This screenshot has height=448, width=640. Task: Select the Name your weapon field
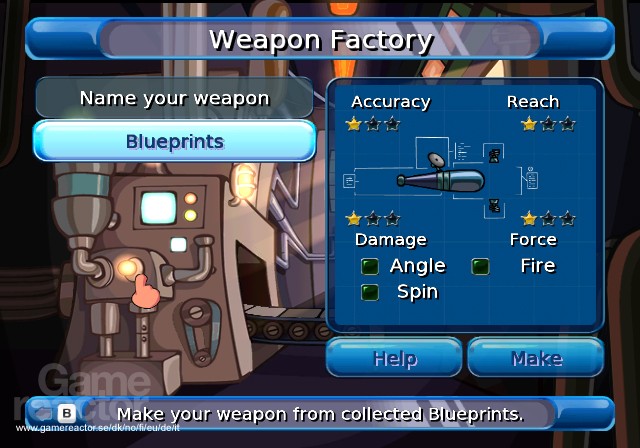coord(174,98)
